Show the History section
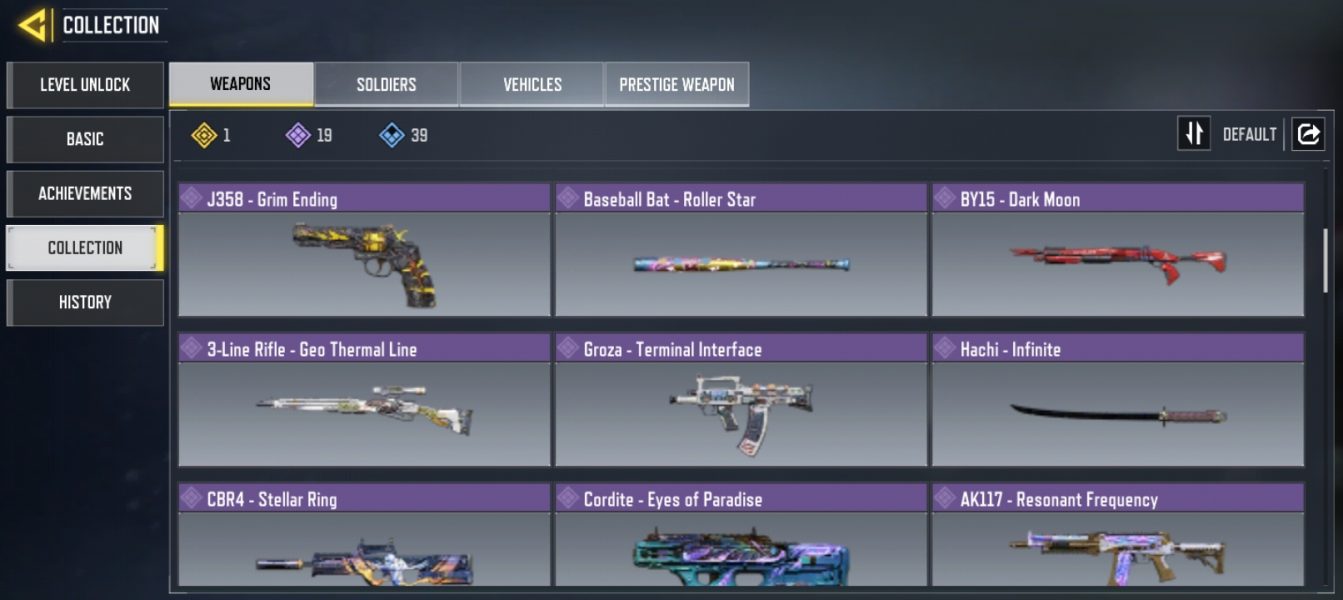This screenshot has height=600, width=1343. point(85,302)
